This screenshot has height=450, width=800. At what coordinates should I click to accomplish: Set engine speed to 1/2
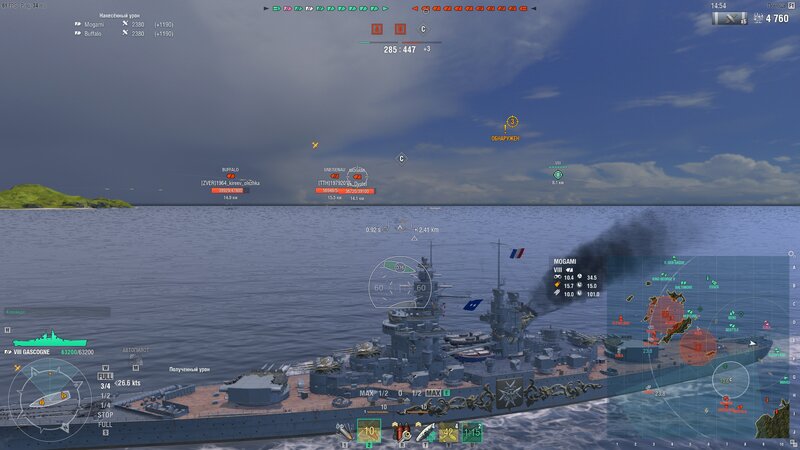(x=105, y=395)
